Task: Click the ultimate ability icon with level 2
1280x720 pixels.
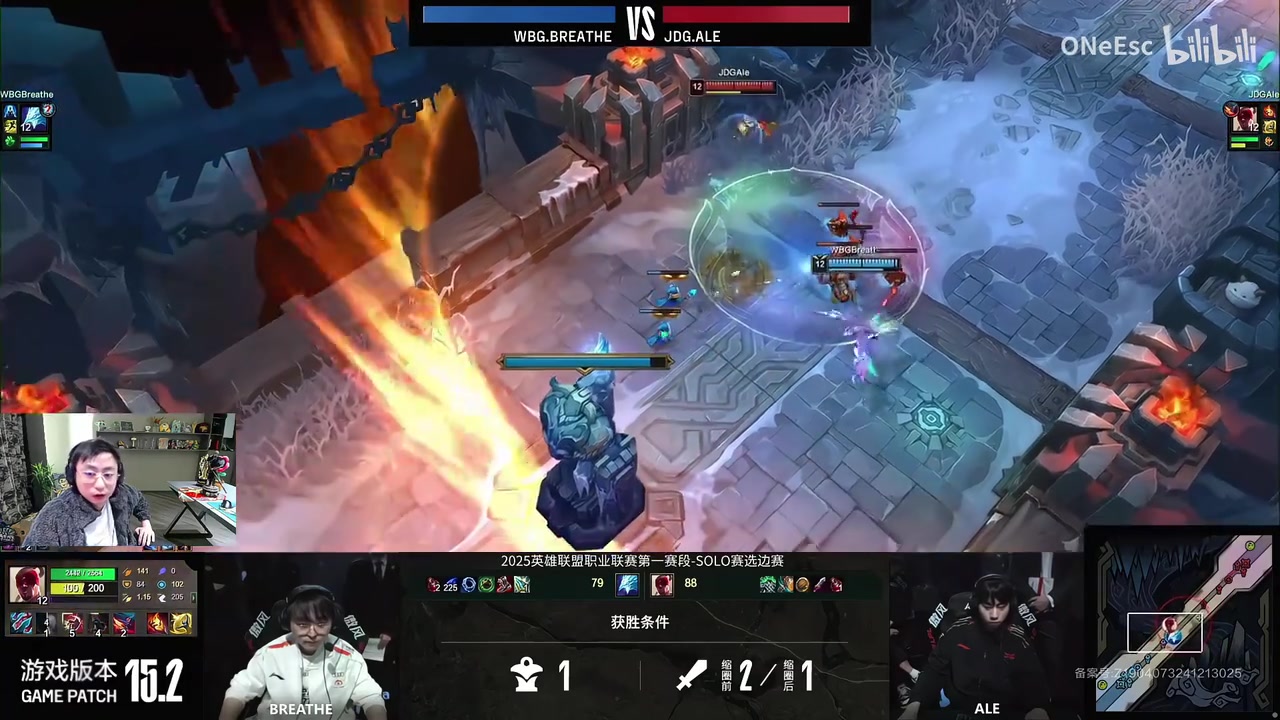Action: (124, 624)
